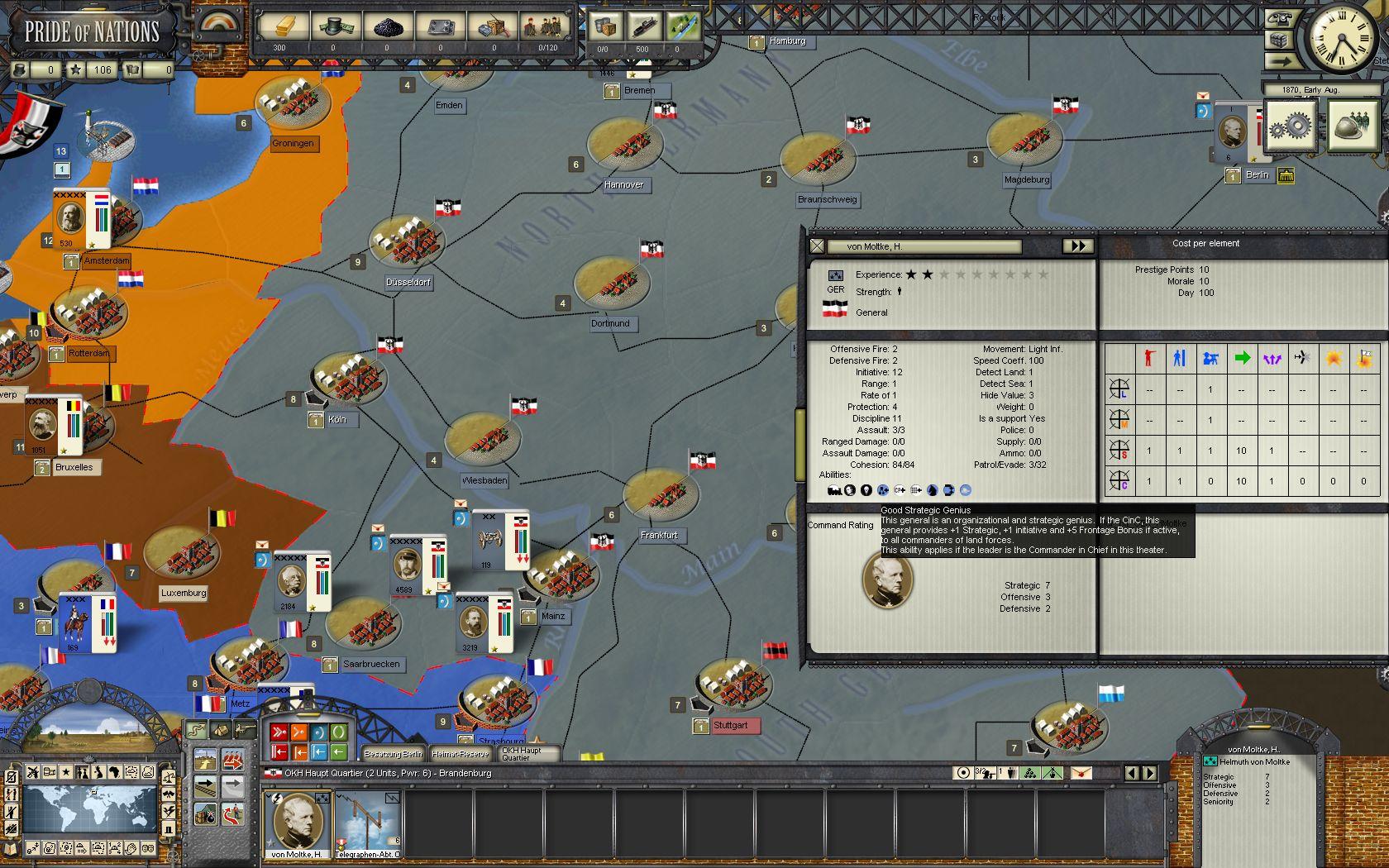The height and width of the screenshot is (868, 1389).
Task: Switch to the Besatzung Berlin tab
Action: point(393,754)
